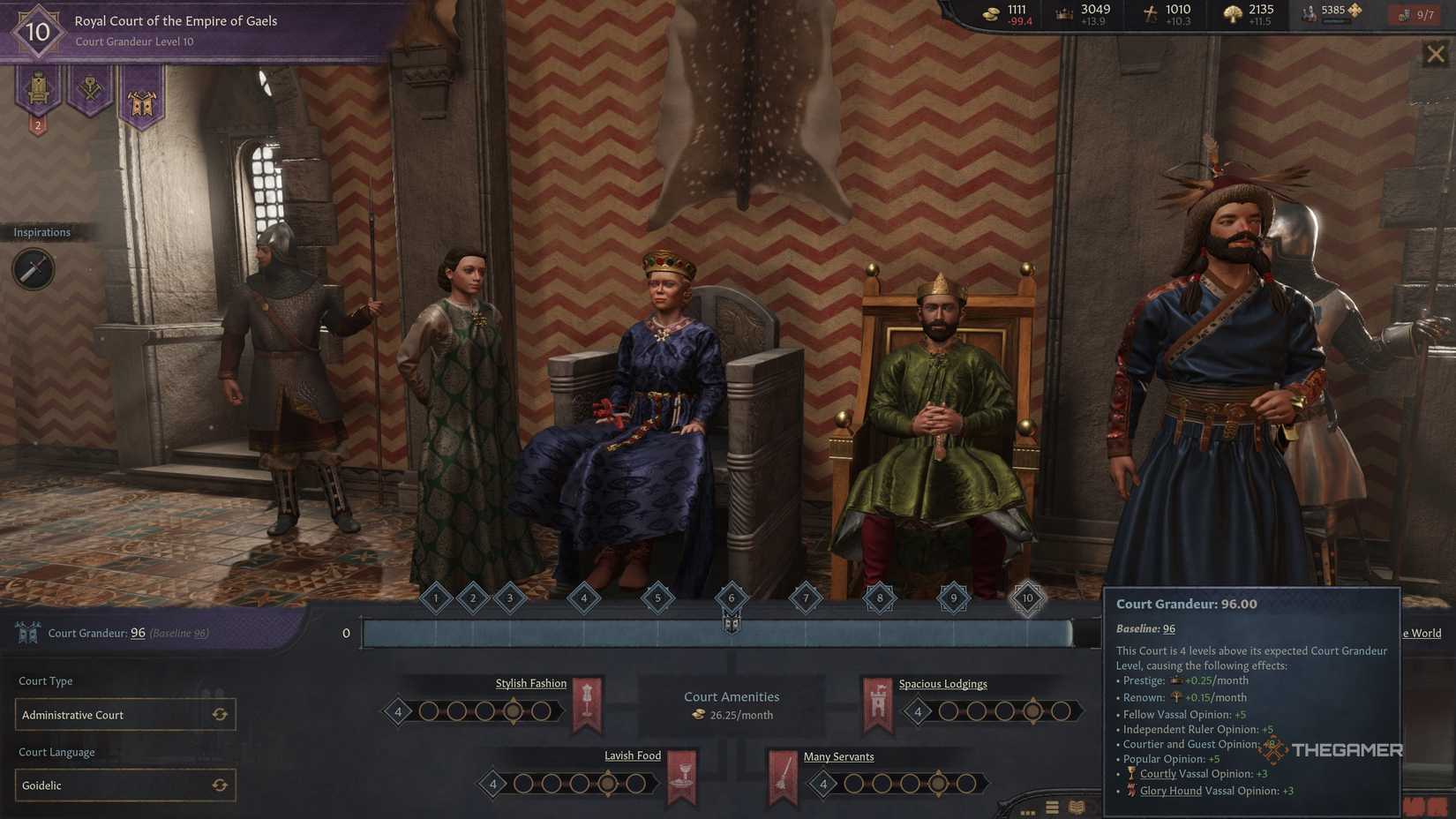The height and width of the screenshot is (819, 1456).
Task: Click the Glory Hound link in tooltip
Action: pos(1171,790)
